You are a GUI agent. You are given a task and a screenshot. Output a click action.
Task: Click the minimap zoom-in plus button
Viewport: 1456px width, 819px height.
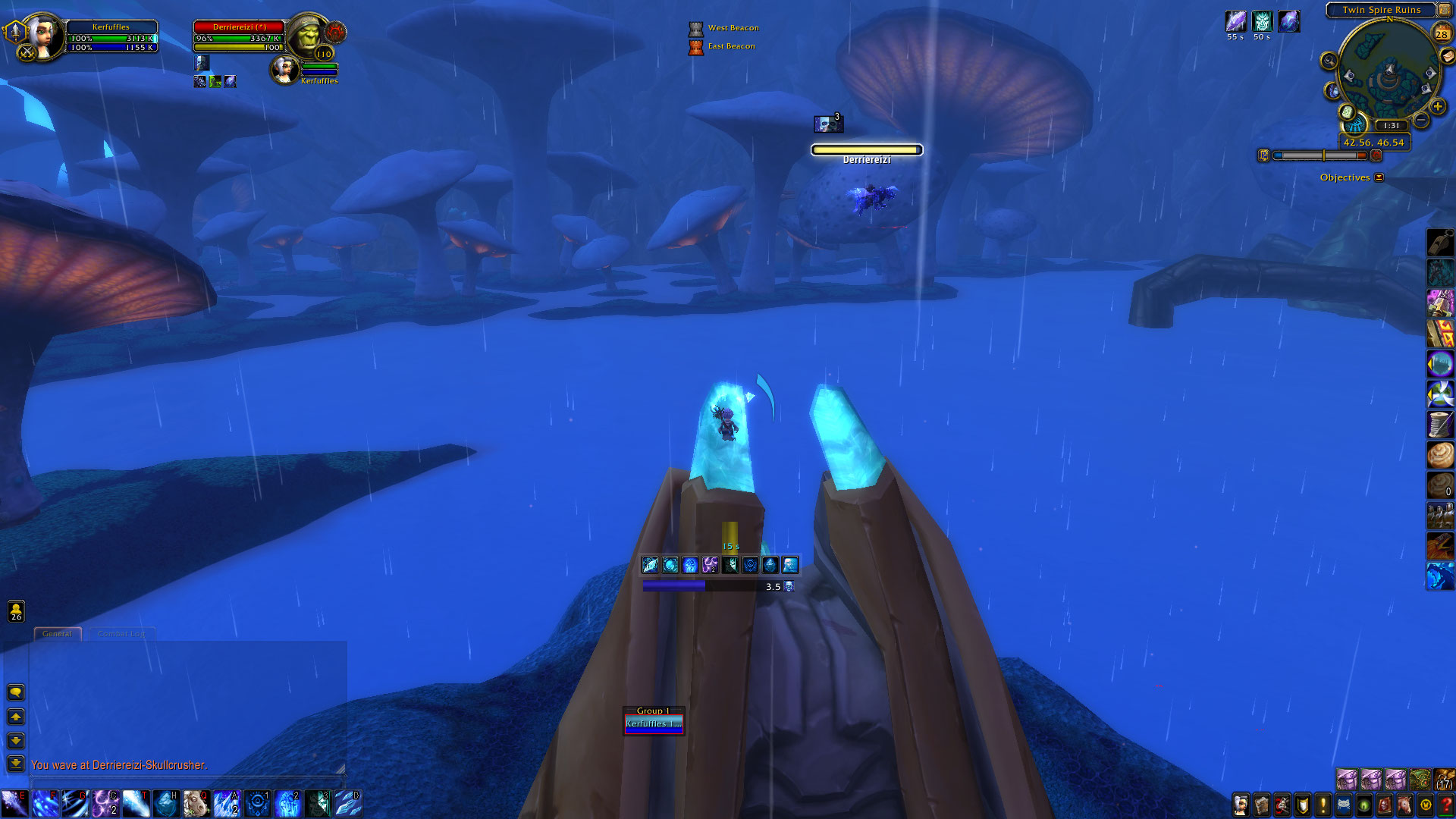click(x=1437, y=107)
